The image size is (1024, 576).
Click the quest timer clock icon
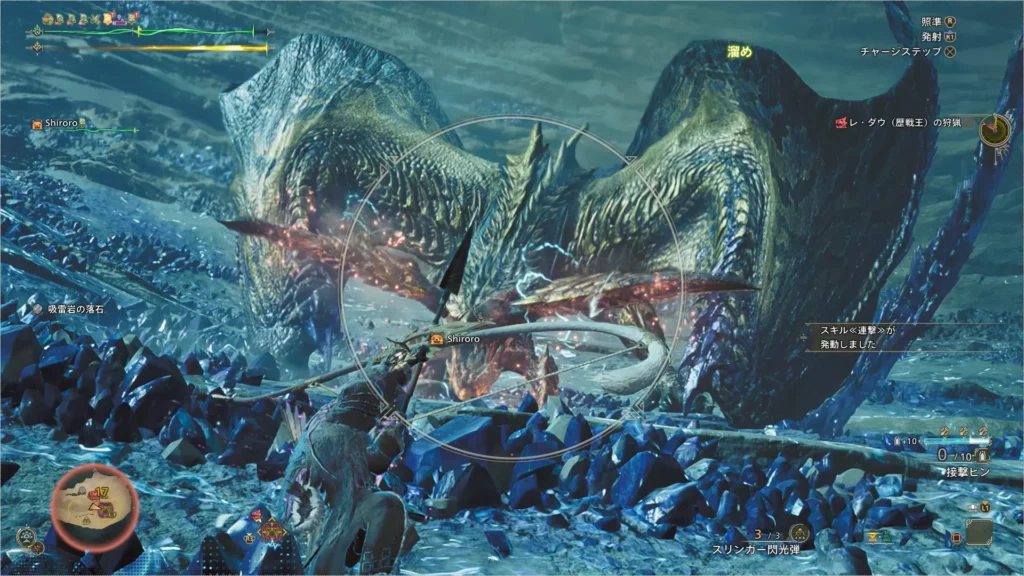[x=995, y=128]
